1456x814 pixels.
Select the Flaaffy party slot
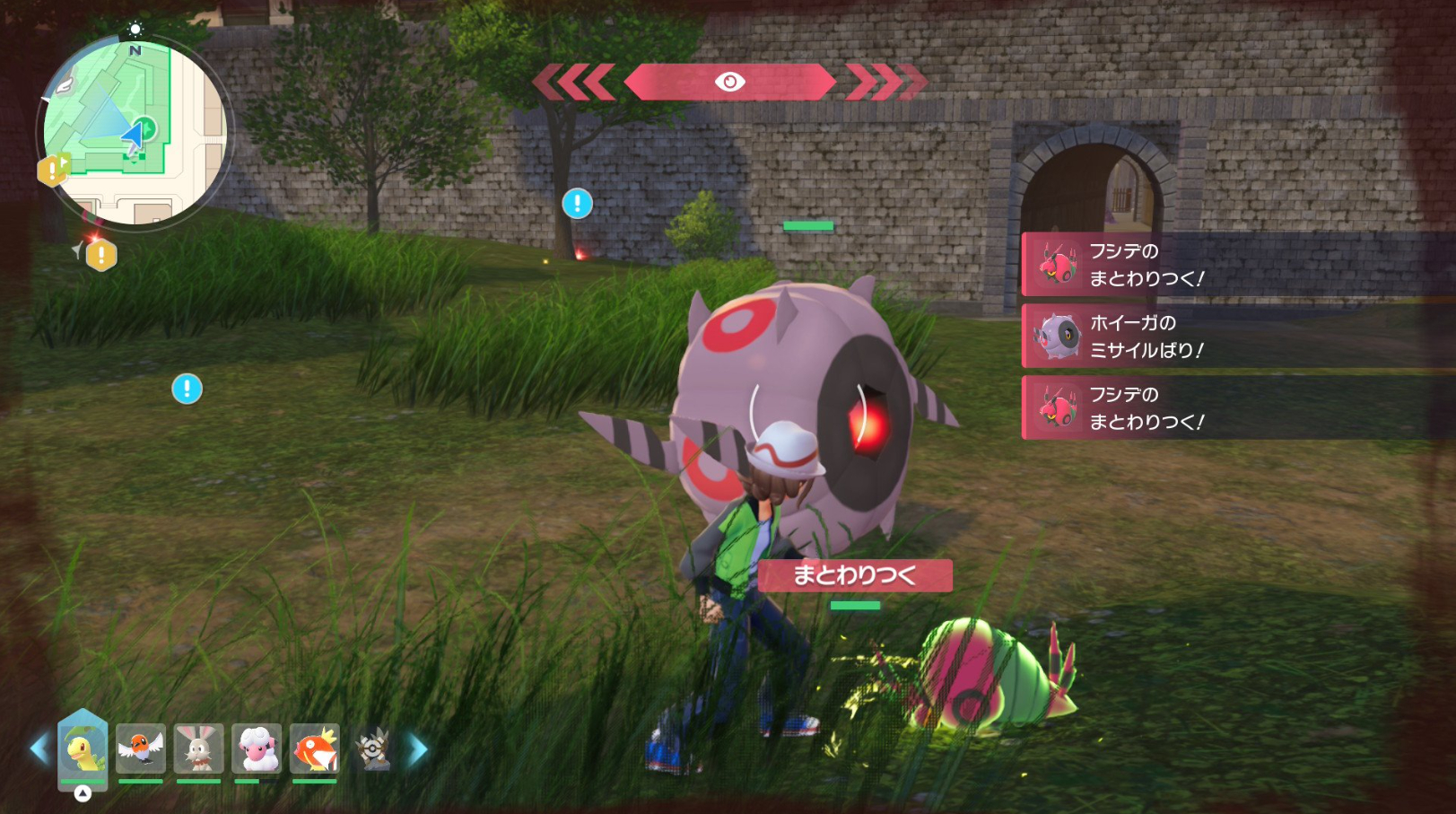[257, 748]
